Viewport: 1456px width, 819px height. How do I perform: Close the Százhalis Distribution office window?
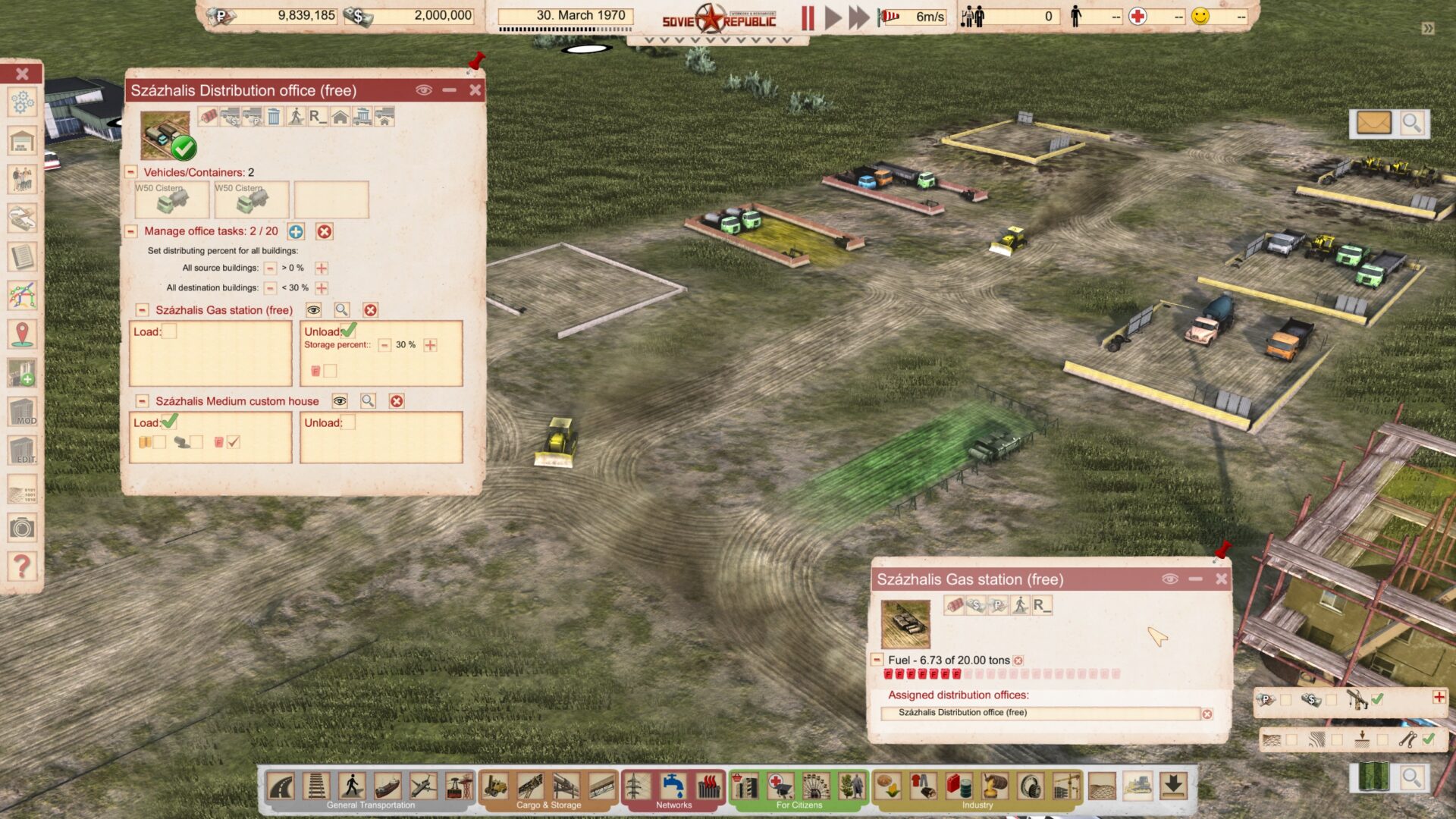coord(475,90)
